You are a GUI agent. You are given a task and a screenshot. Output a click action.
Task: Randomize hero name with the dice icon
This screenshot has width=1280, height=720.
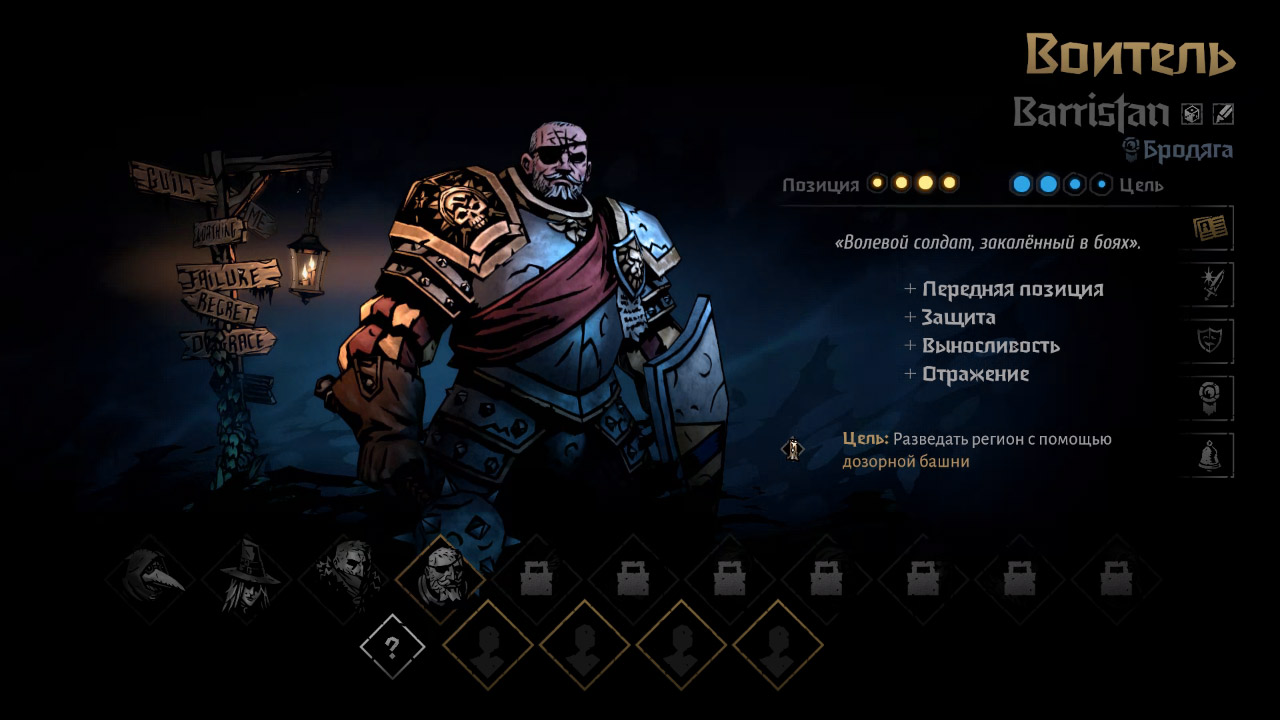click(x=1192, y=114)
